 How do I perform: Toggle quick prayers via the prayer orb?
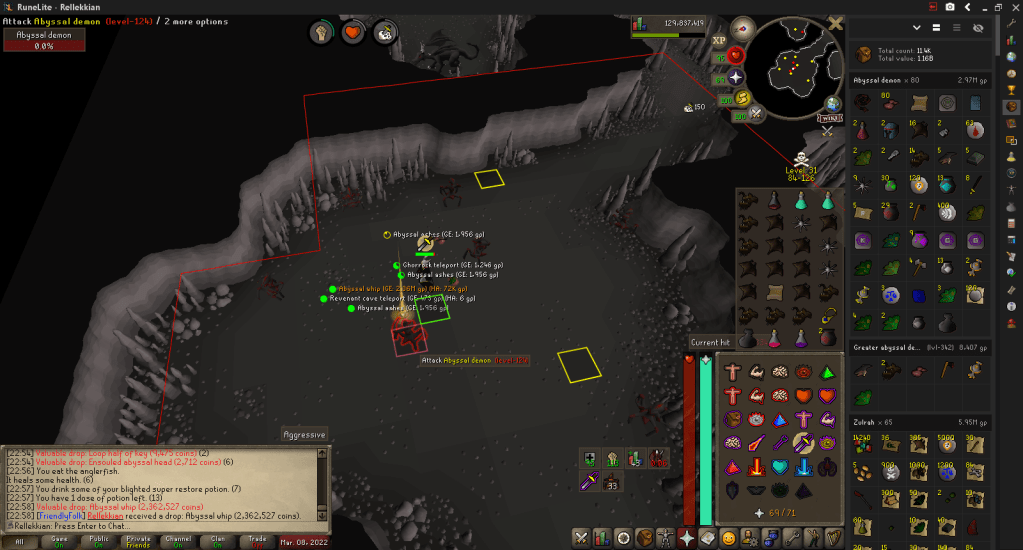736,76
